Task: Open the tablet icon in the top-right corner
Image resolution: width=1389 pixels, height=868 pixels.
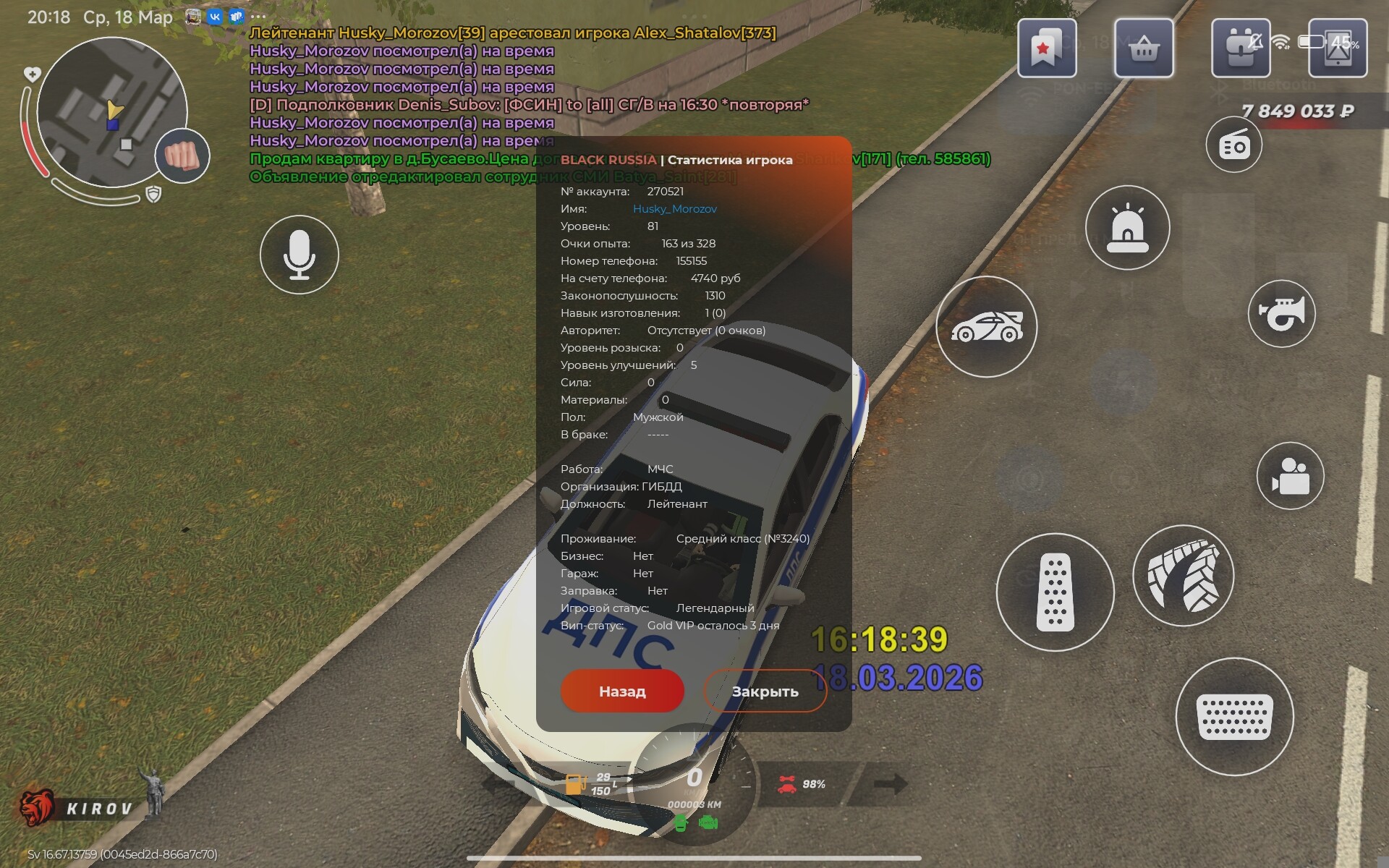Action: (x=1338, y=48)
